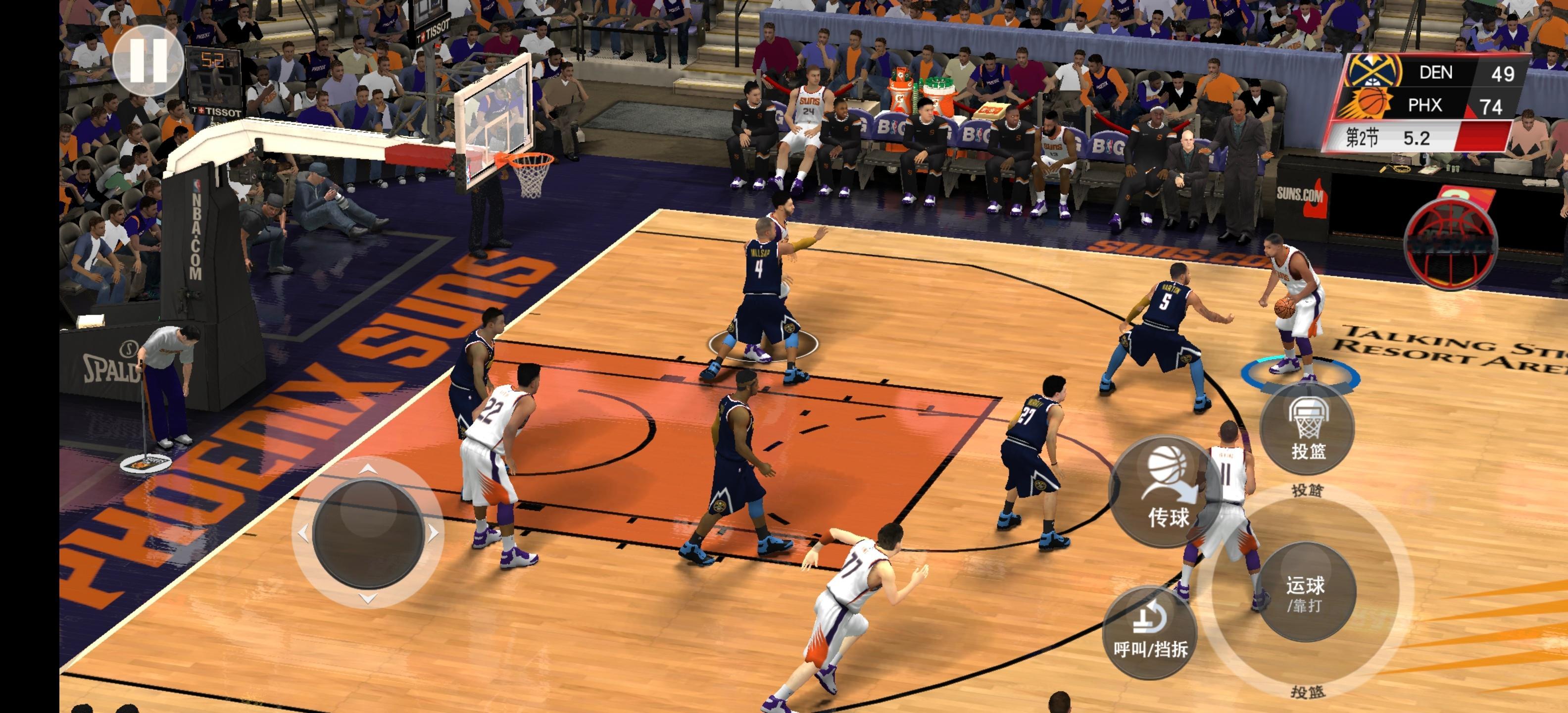Tap the 投篮 shoot button

pyautogui.click(x=1307, y=429)
